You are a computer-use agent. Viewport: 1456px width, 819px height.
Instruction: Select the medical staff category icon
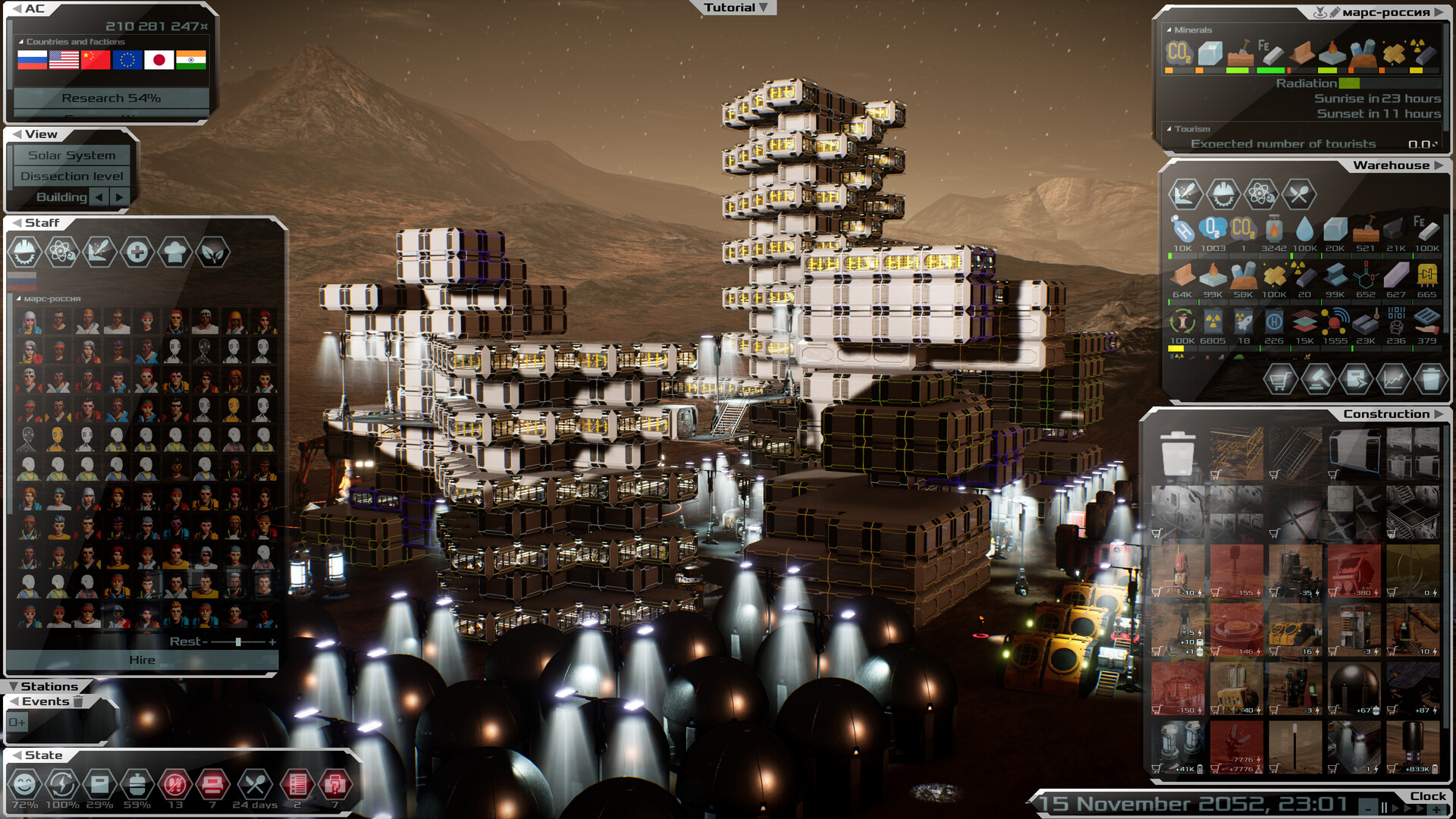137,251
